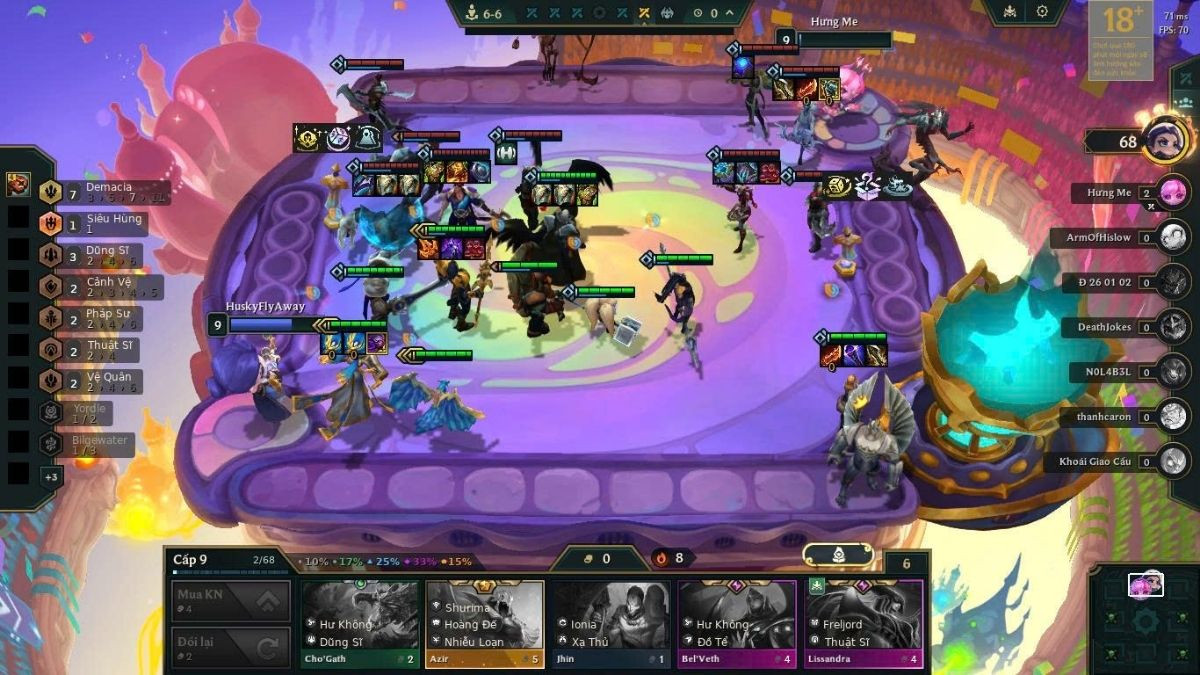
Task: Select the Bel'Veth champion card
Action: 736,624
